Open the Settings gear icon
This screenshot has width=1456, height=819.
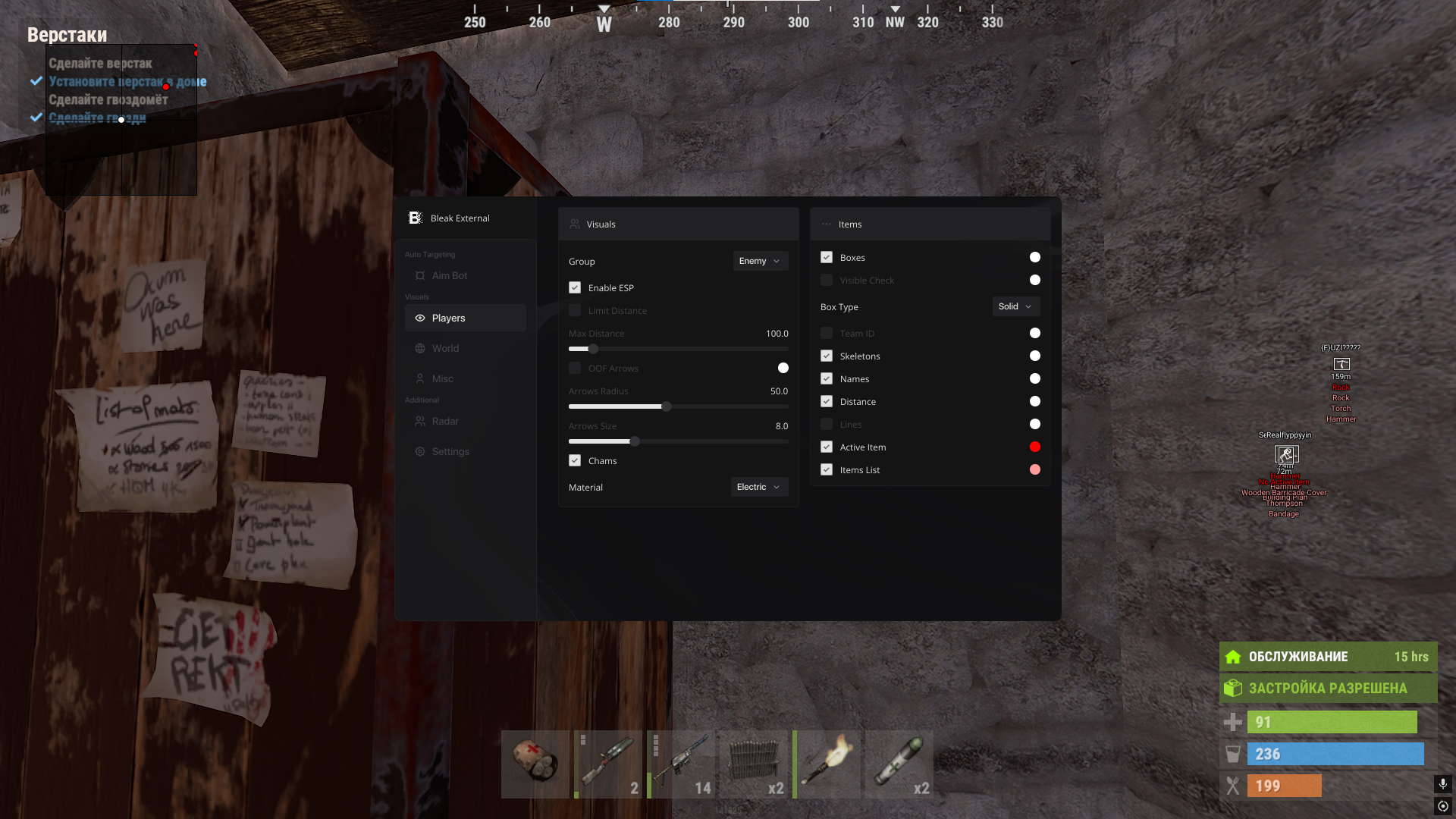[x=421, y=451]
